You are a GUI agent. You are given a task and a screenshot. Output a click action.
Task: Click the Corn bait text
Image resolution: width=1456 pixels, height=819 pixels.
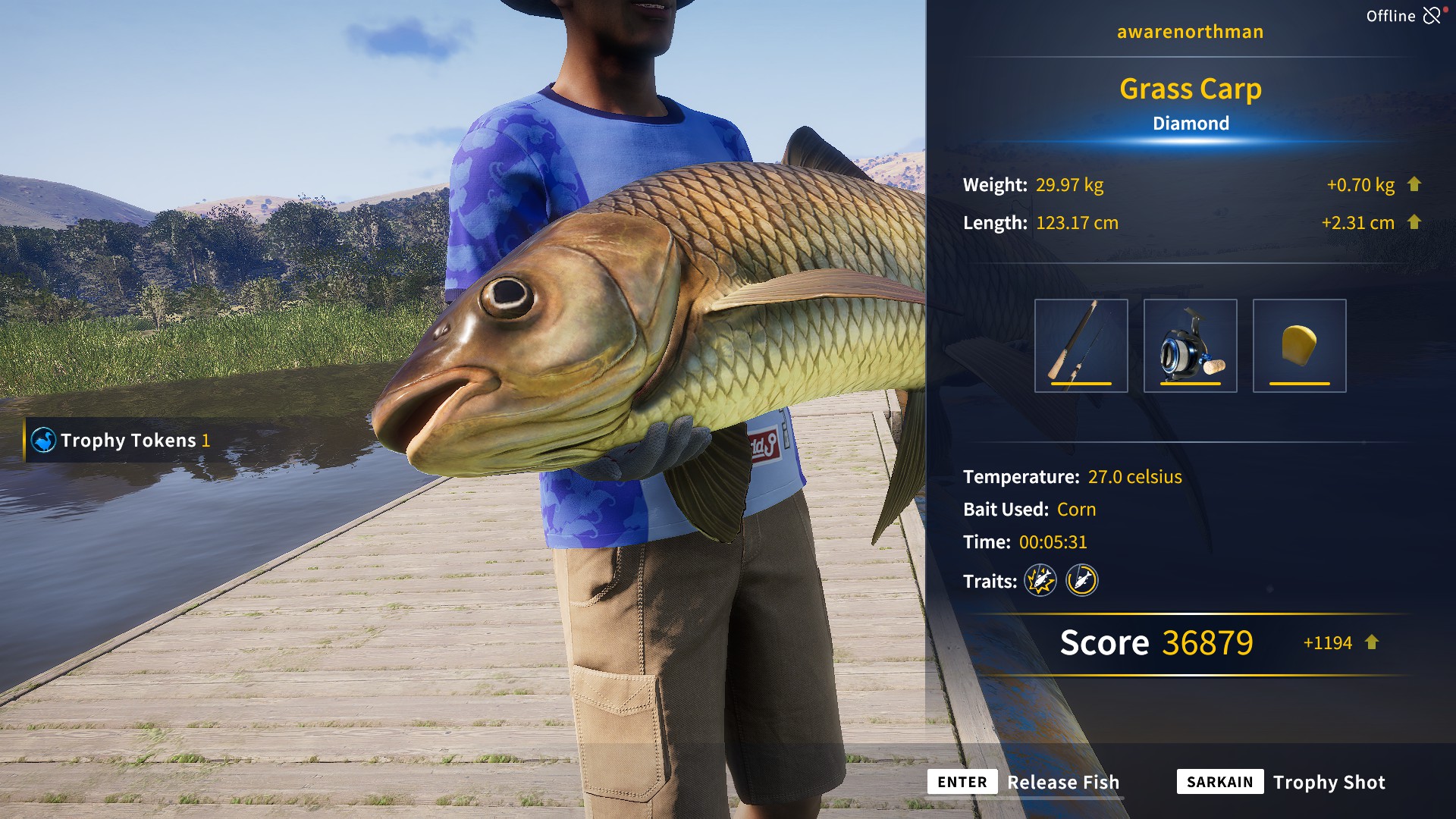coord(1077,510)
